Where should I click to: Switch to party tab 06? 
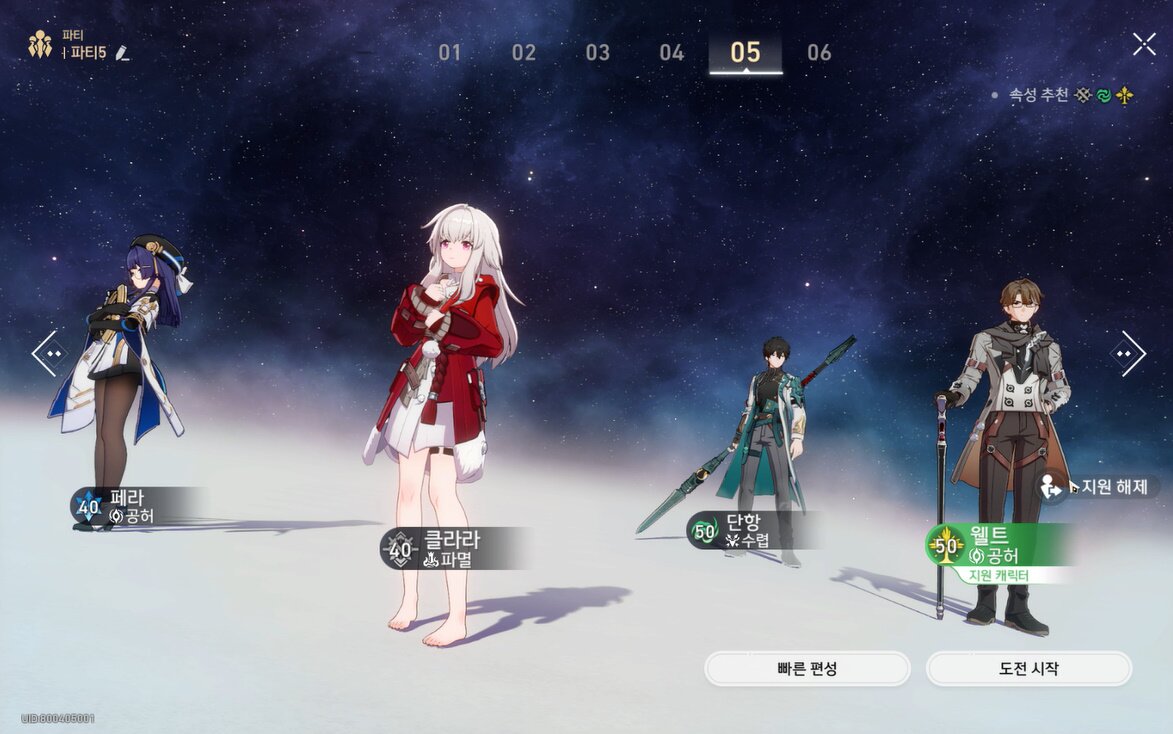(x=819, y=53)
